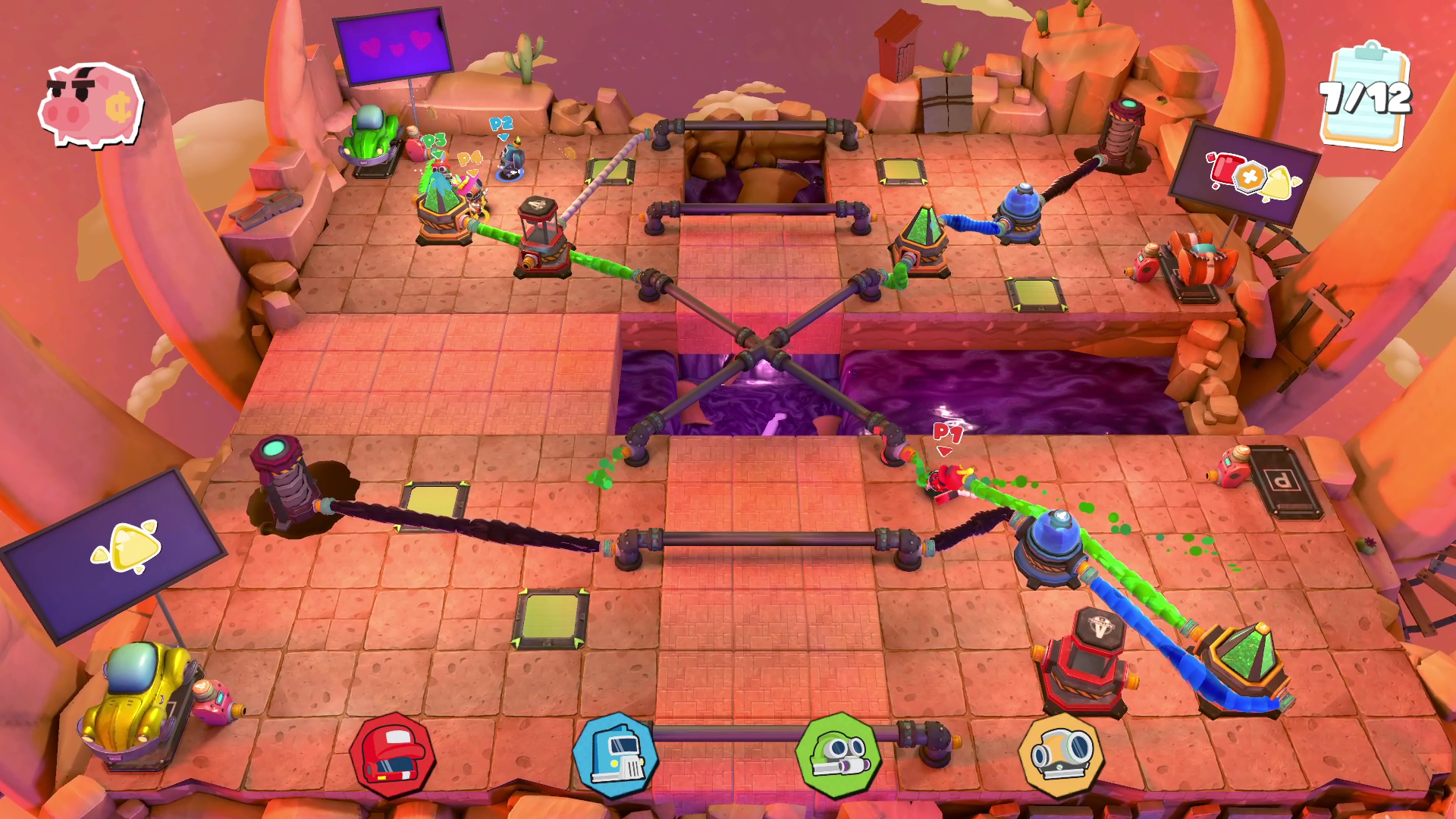This screenshot has width=1456, height=819.
Task: Select the blue truck character badge
Action: (x=614, y=755)
